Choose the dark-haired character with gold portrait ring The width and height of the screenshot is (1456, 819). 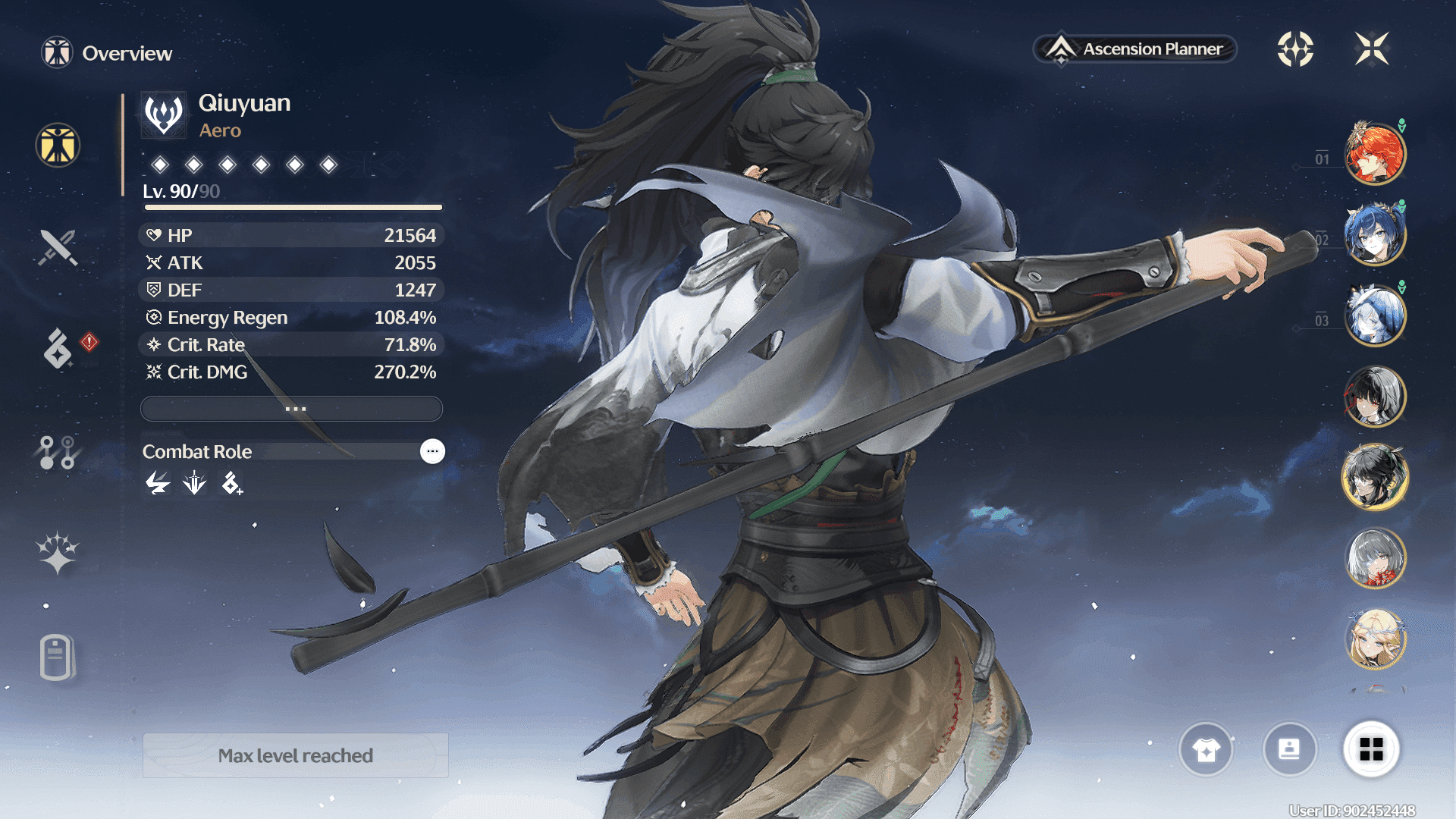coord(1375,477)
